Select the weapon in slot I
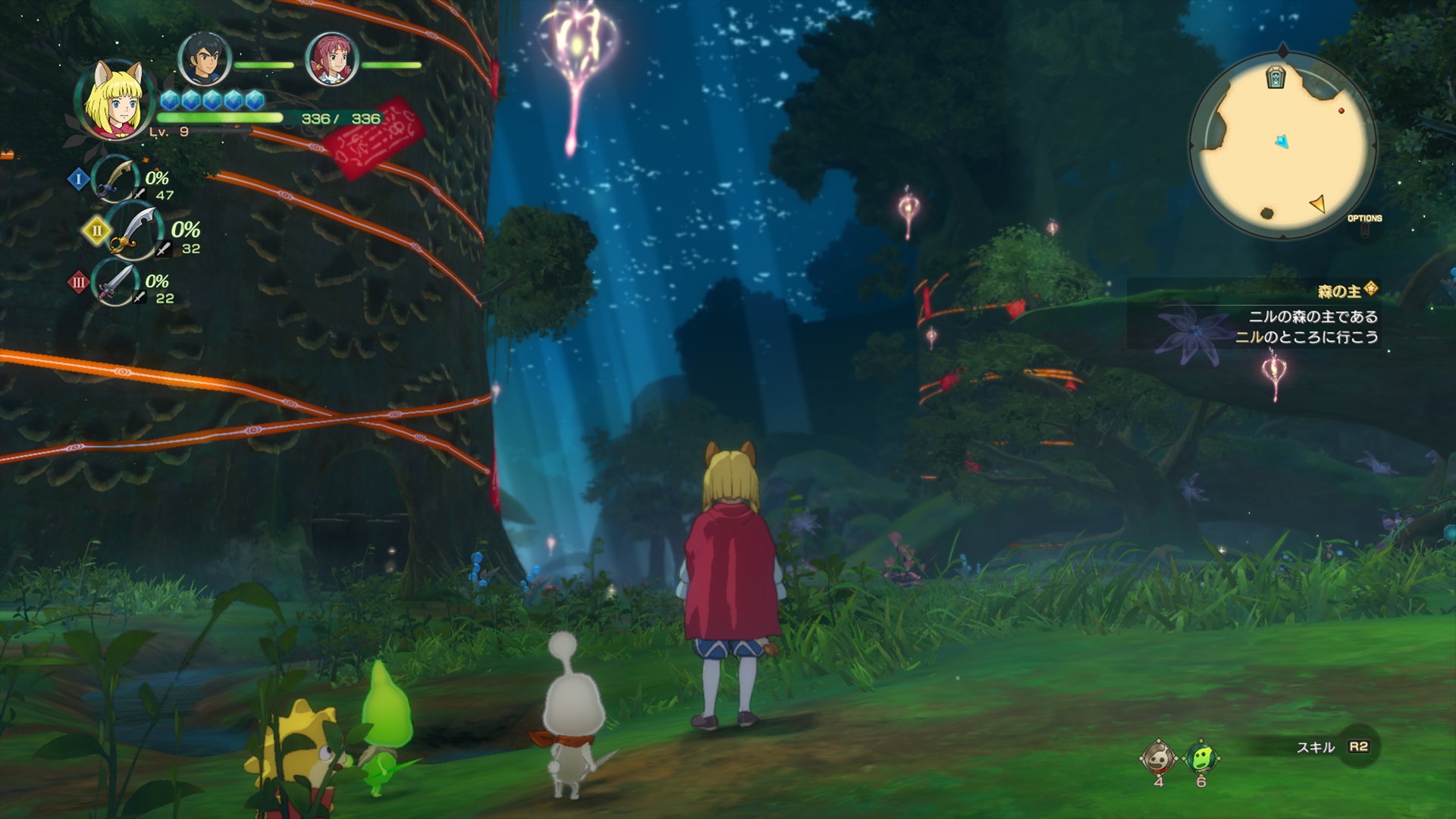This screenshot has height=819, width=1456. pyautogui.click(x=114, y=180)
